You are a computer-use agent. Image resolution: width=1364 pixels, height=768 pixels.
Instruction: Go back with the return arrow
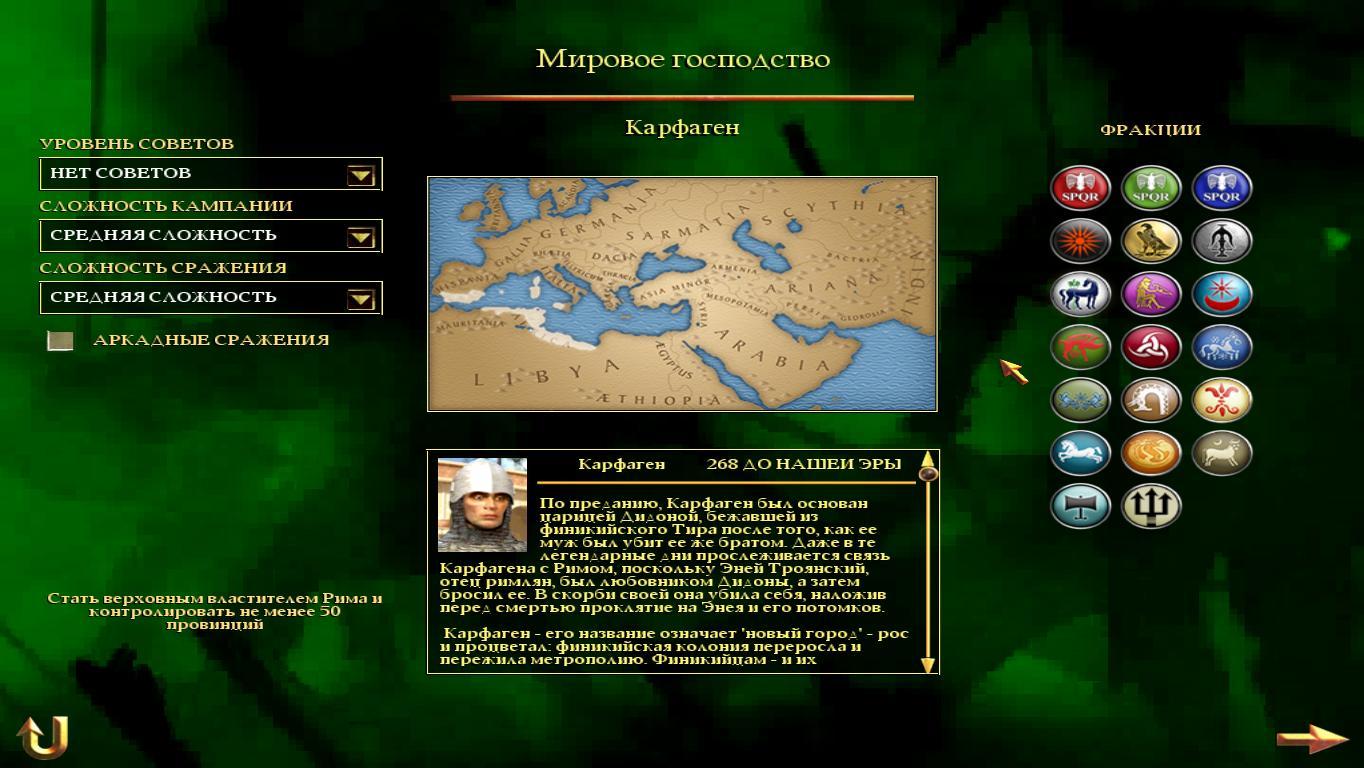[43, 737]
